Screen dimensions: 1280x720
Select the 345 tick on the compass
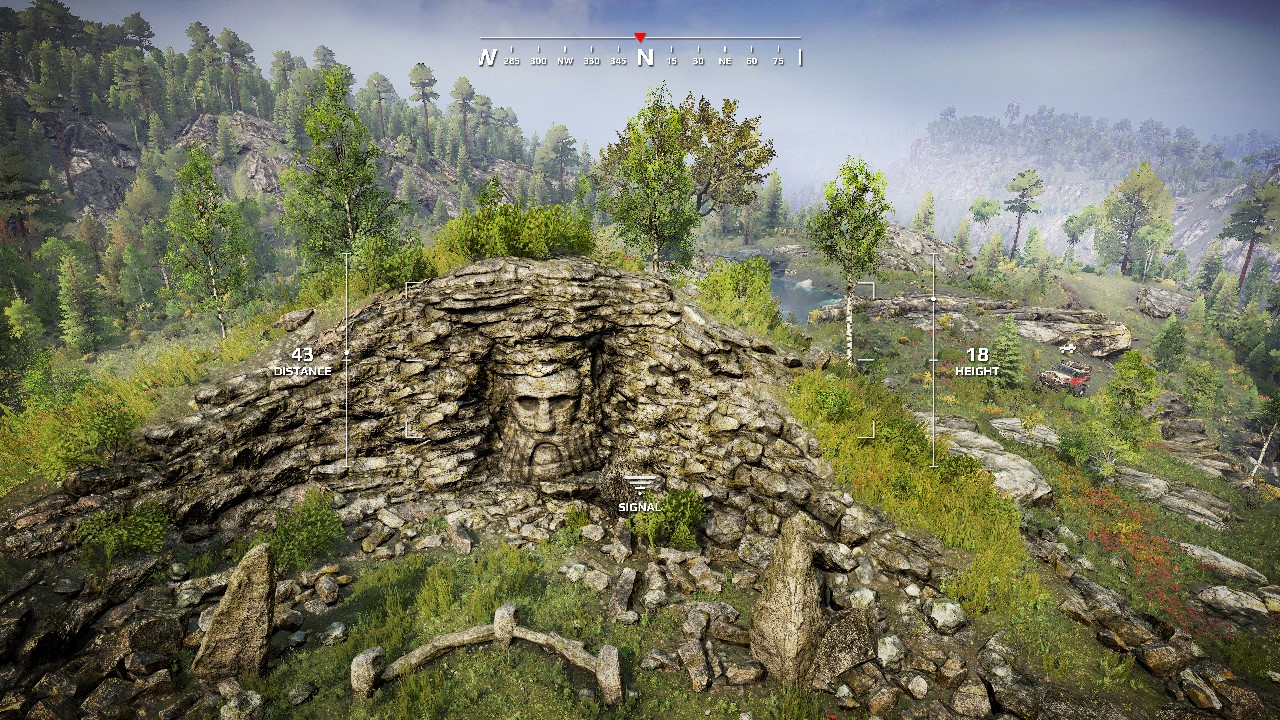pyautogui.click(x=618, y=60)
